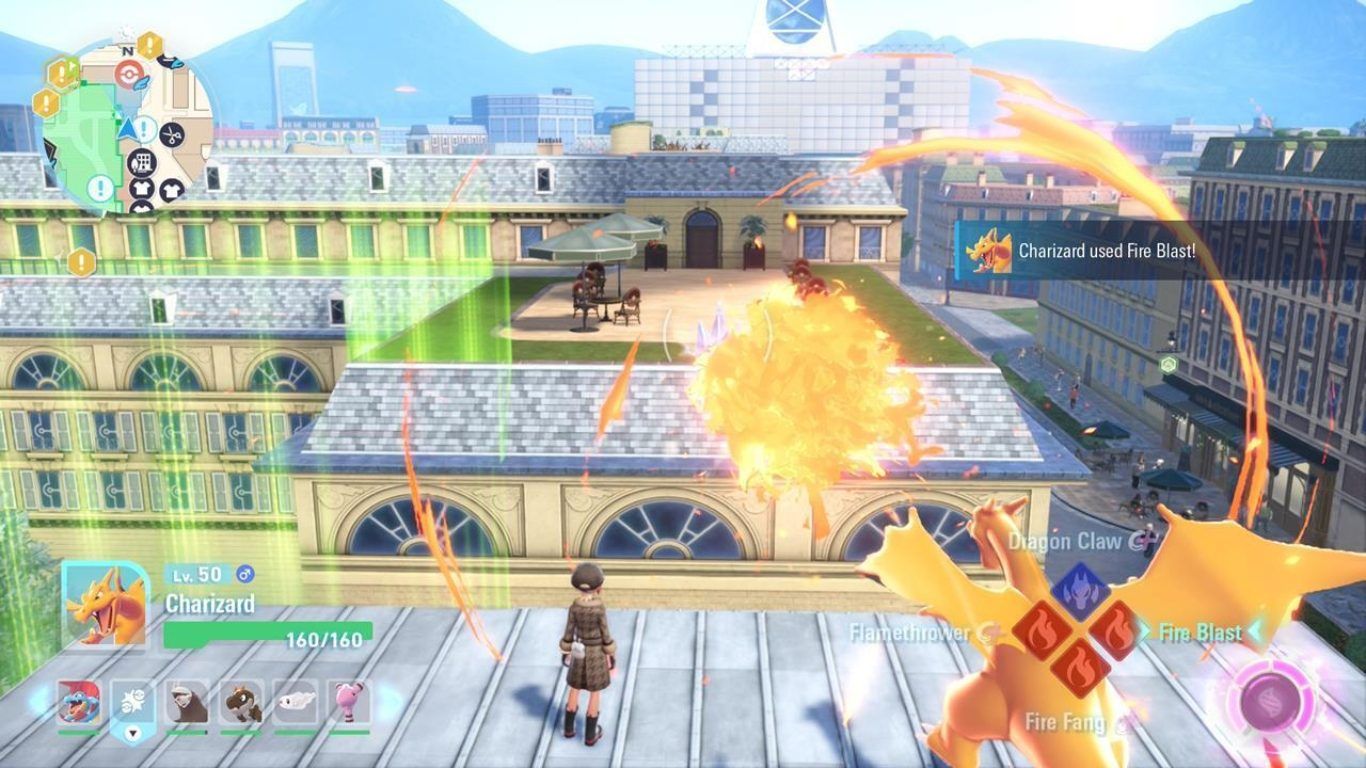Click the Charizard icon in battle notification

click(989, 252)
